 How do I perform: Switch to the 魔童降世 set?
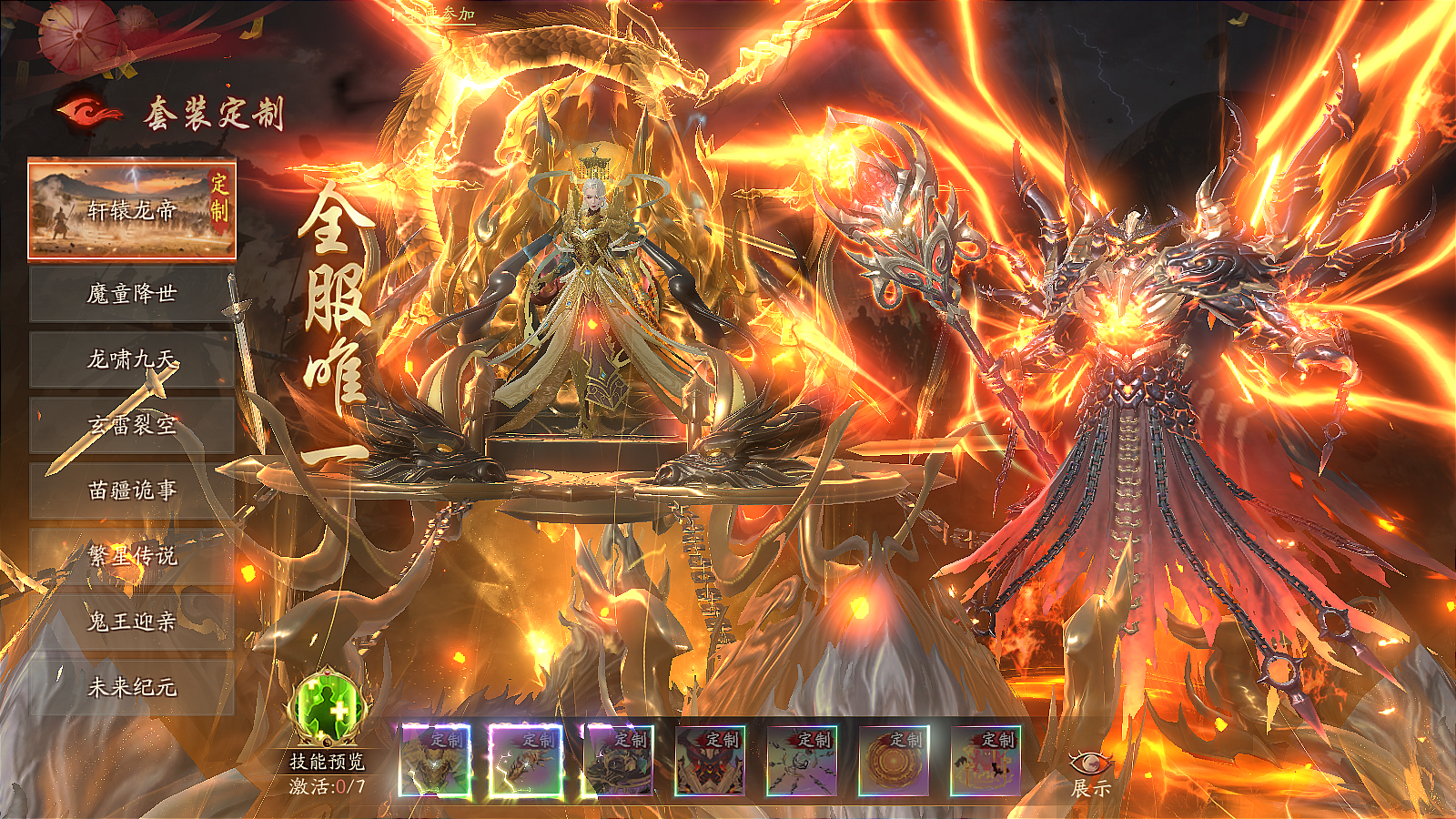pos(132,294)
